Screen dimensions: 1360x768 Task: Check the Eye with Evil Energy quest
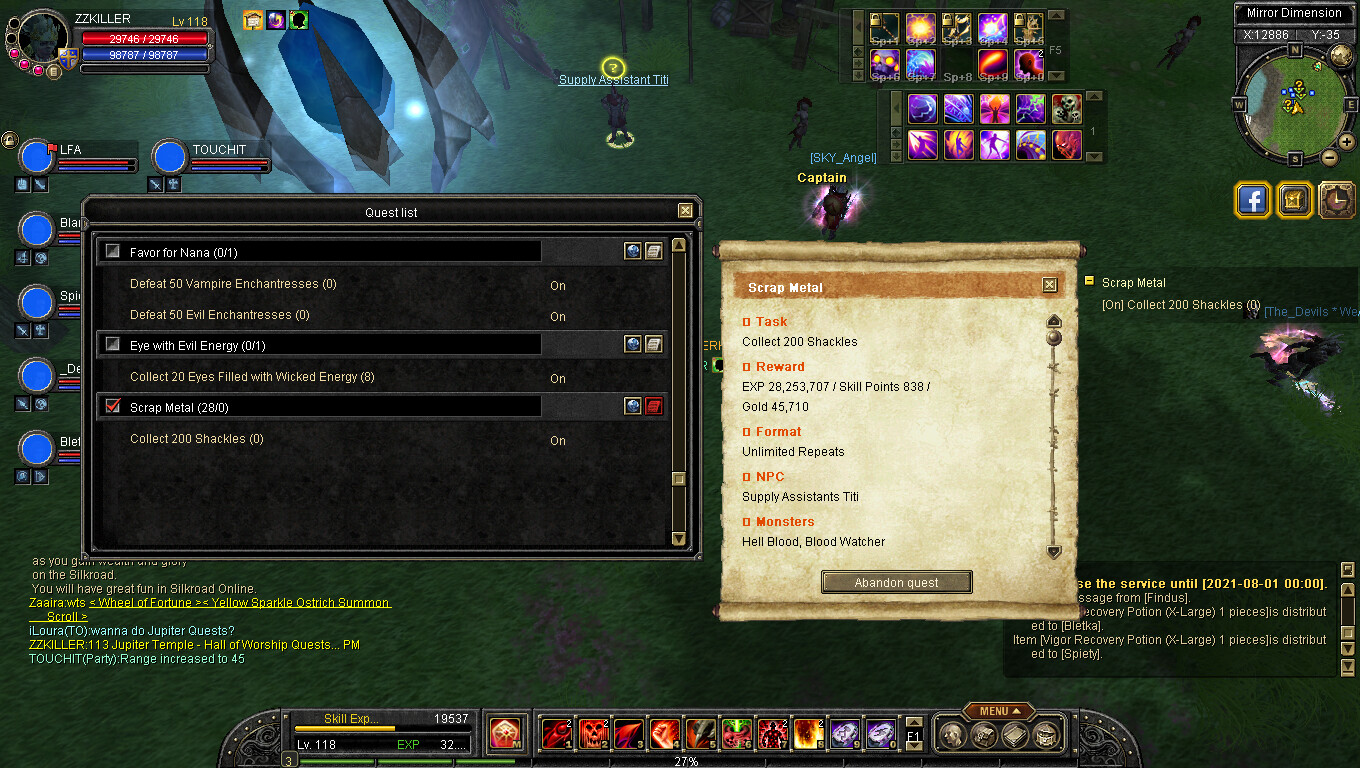coord(113,344)
